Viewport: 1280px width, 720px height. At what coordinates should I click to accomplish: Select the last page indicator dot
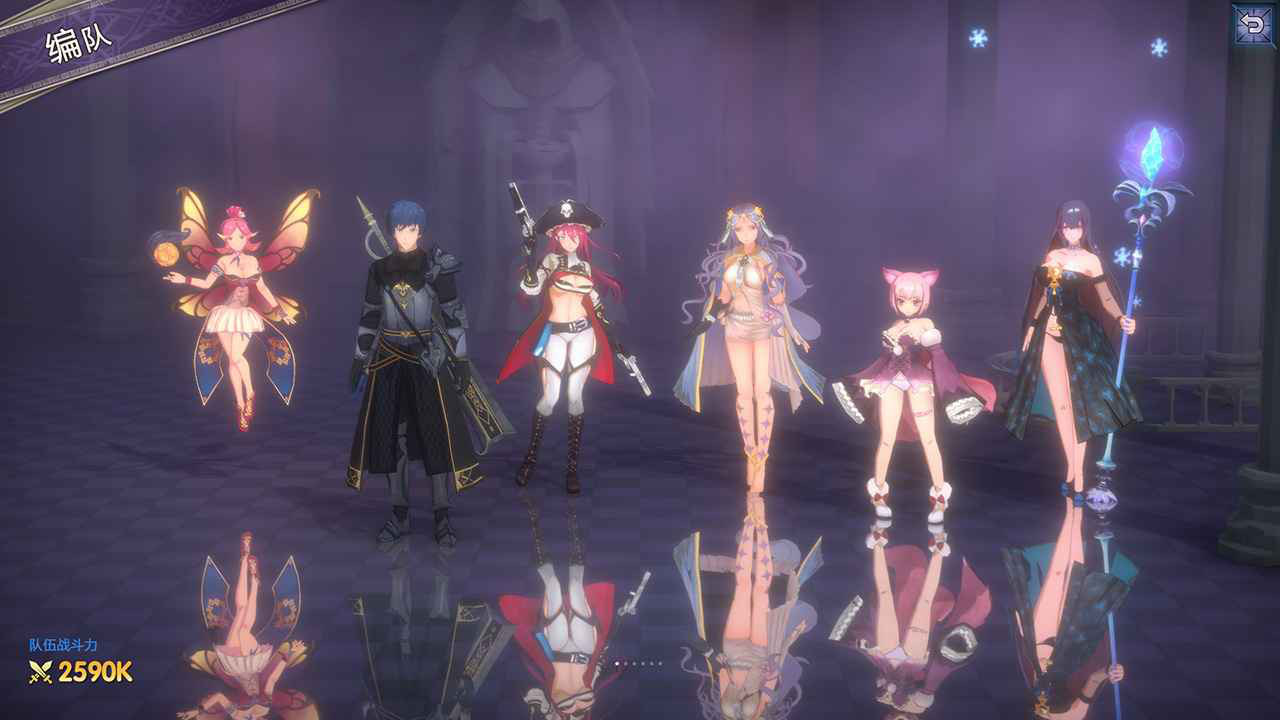[660, 663]
